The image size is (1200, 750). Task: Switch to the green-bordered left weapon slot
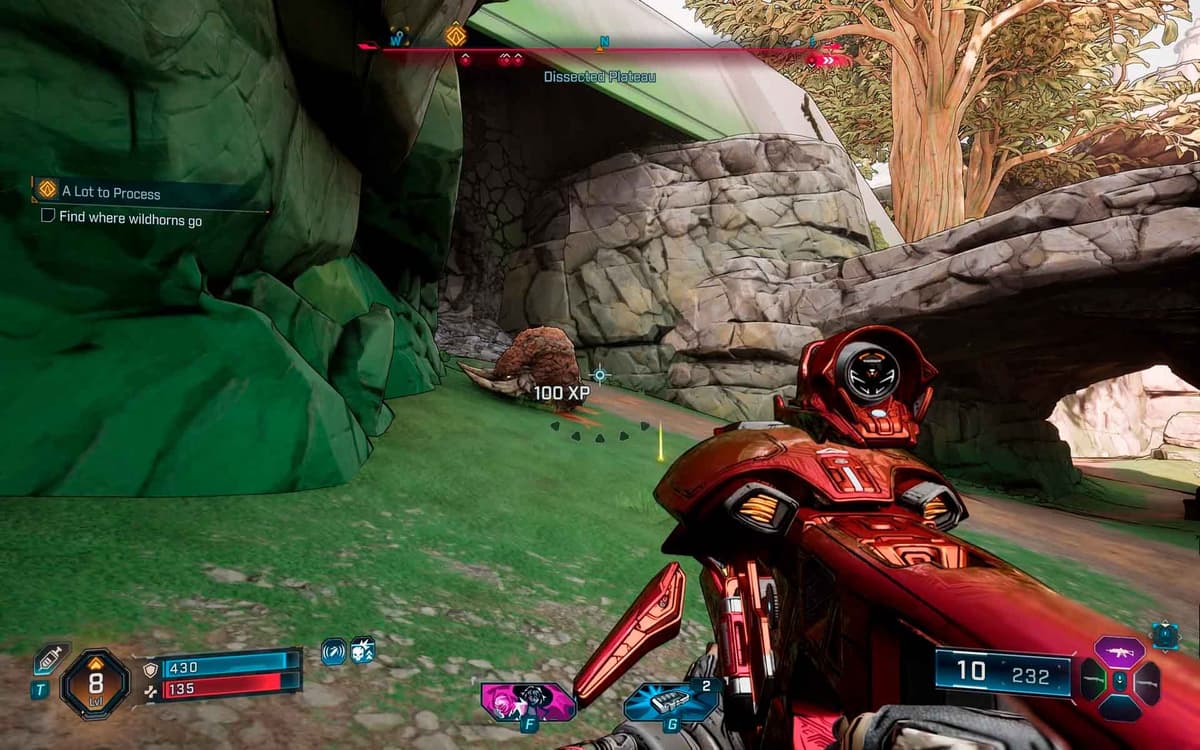coord(1092,681)
